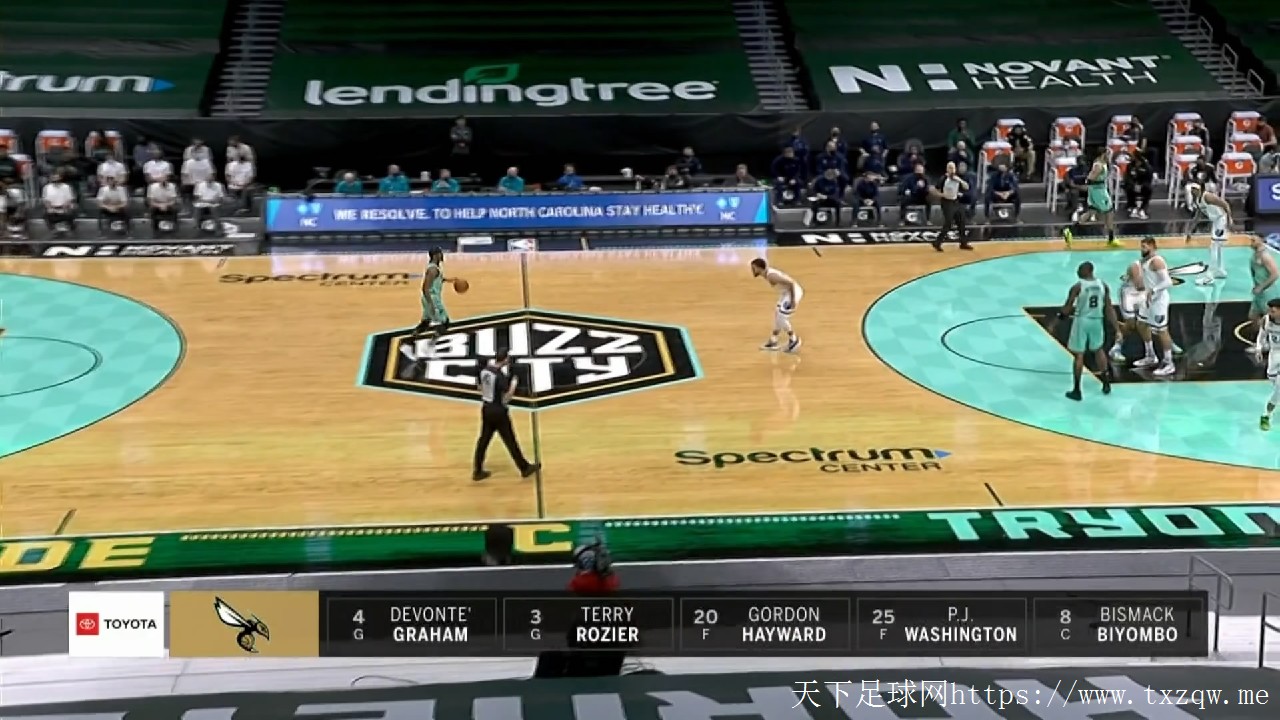The image size is (1280, 720).
Task: Follow the txzqw.me watermark link
Action: (x=1030, y=695)
